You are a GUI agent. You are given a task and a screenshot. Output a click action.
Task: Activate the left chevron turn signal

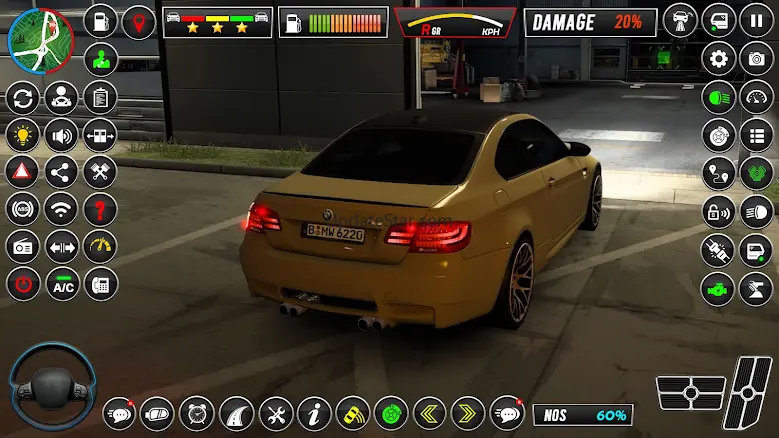coord(429,412)
